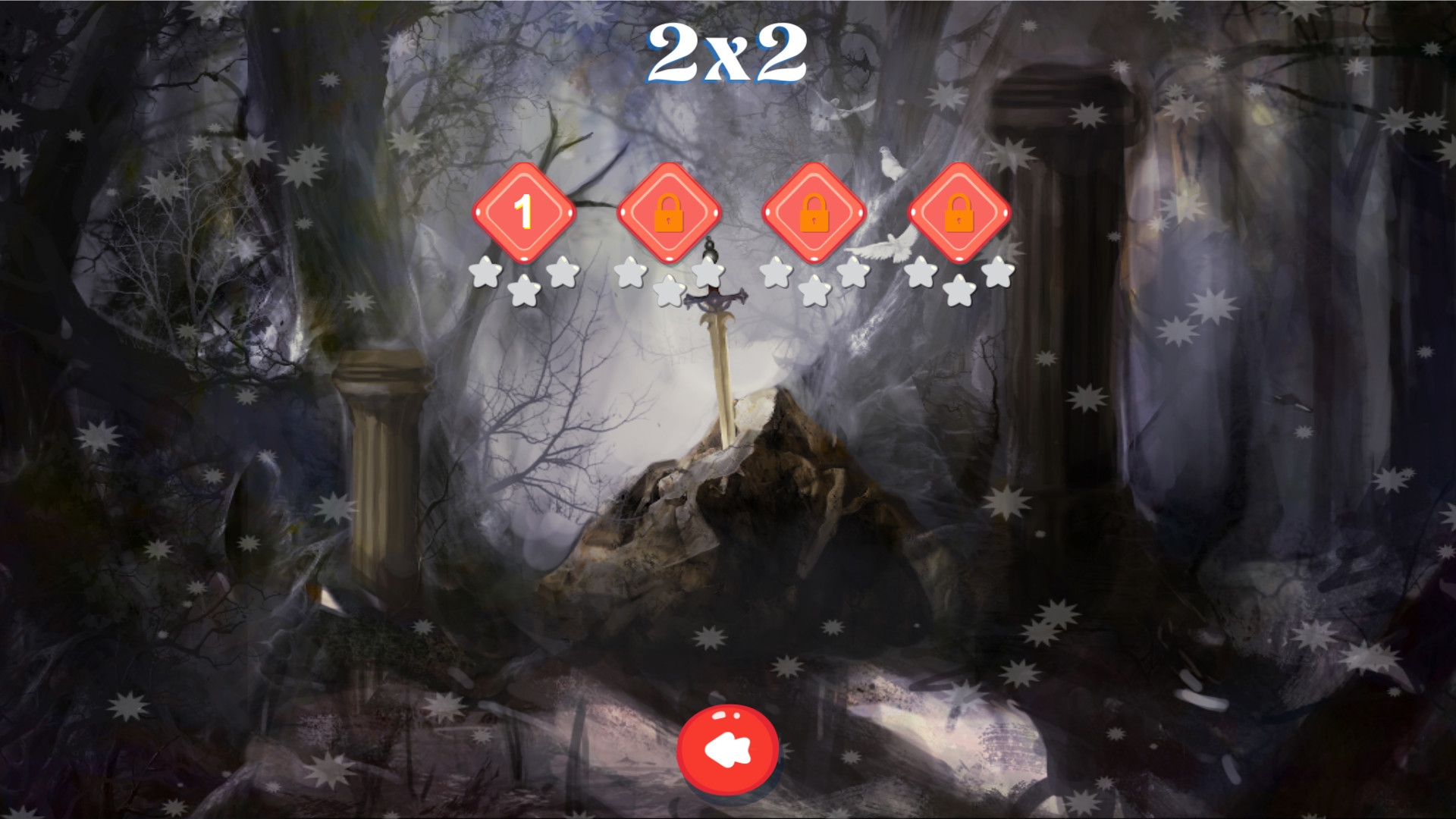The width and height of the screenshot is (1456, 819).
Task: Open the second red diamond level tile
Action: point(669,211)
